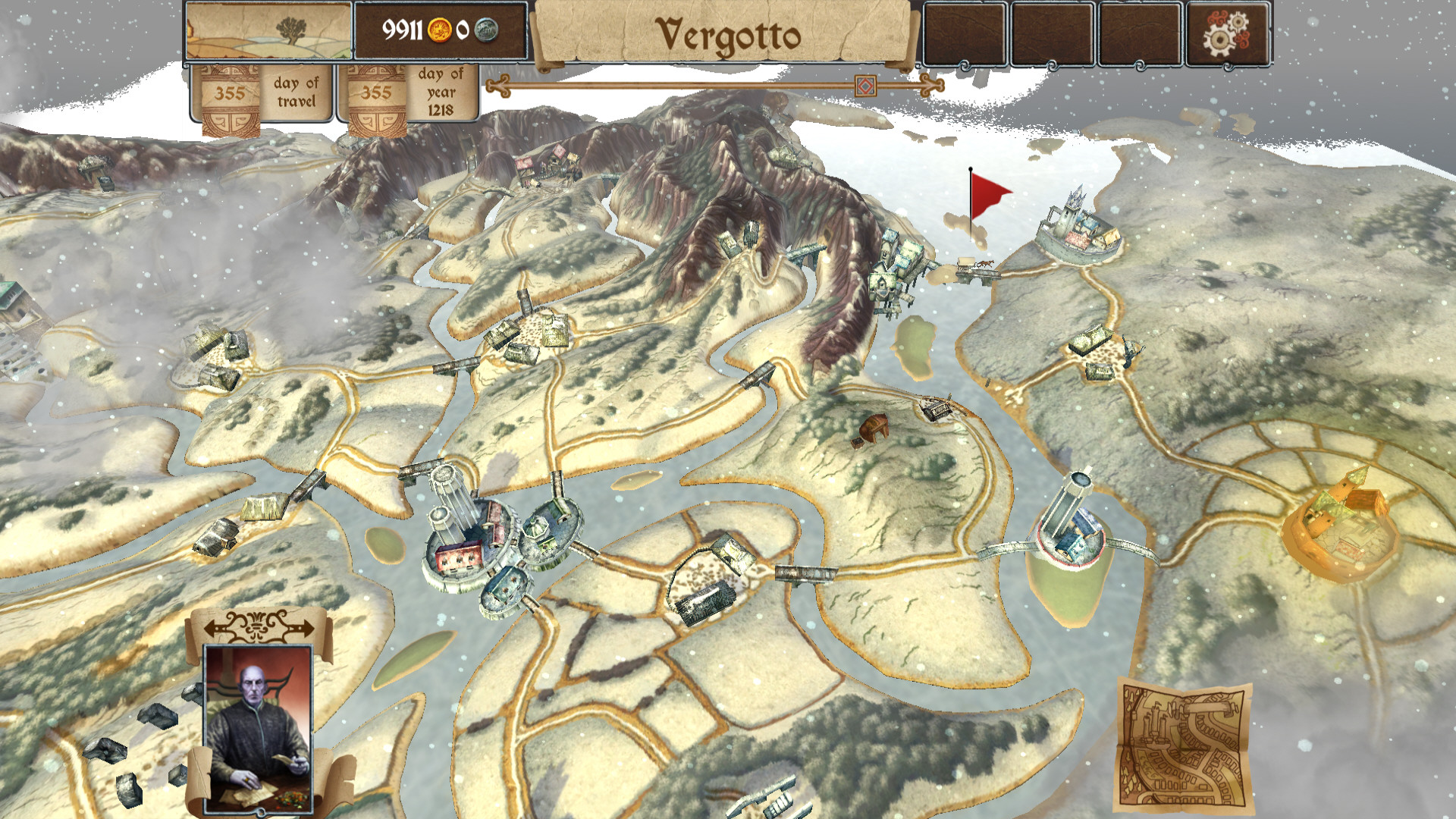This screenshot has width=1456, height=819.
Task: Click the ornate arrows above the portrait
Action: [259, 626]
